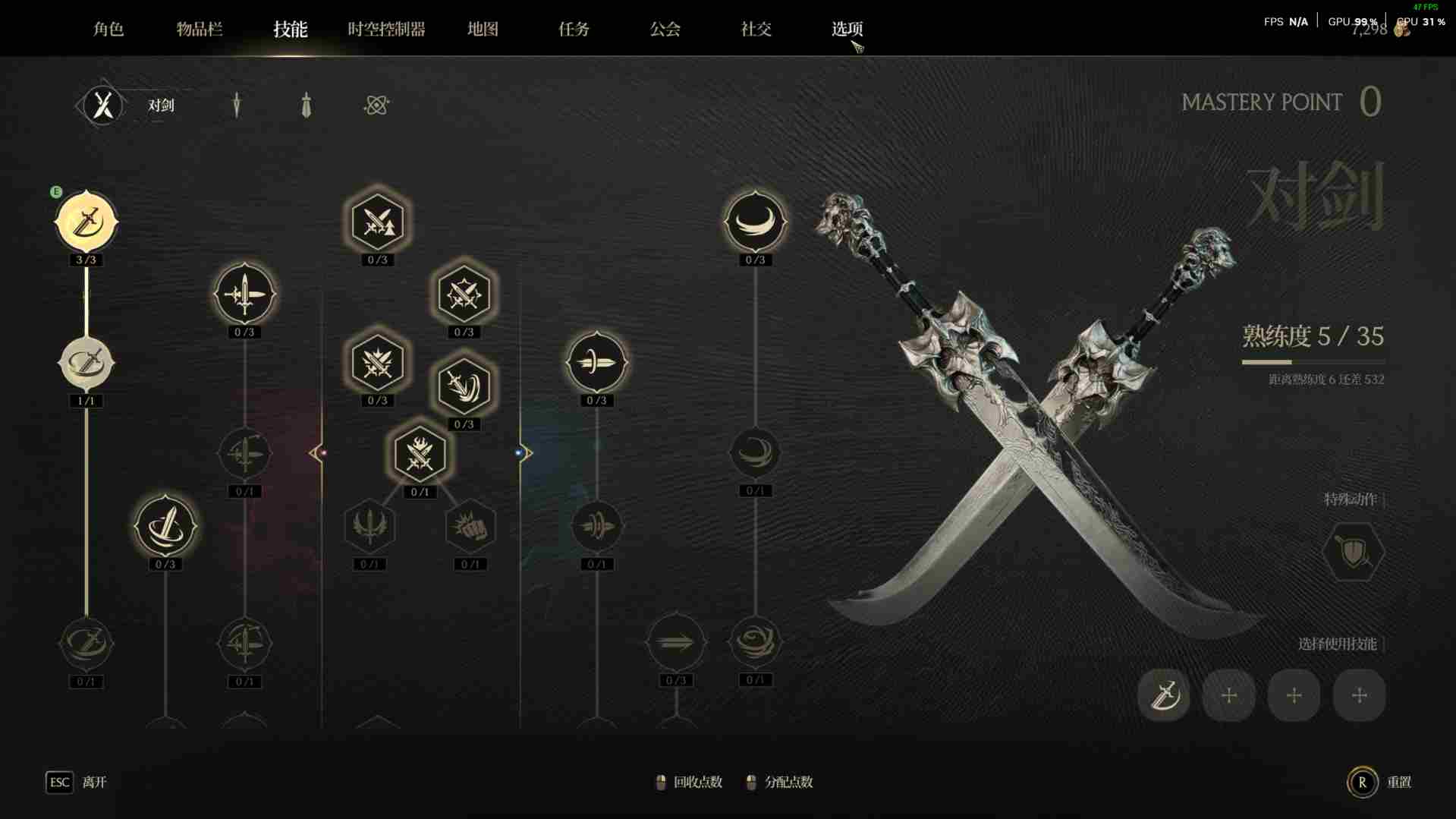Switch to the 物品栏 inventory tab

[199, 29]
